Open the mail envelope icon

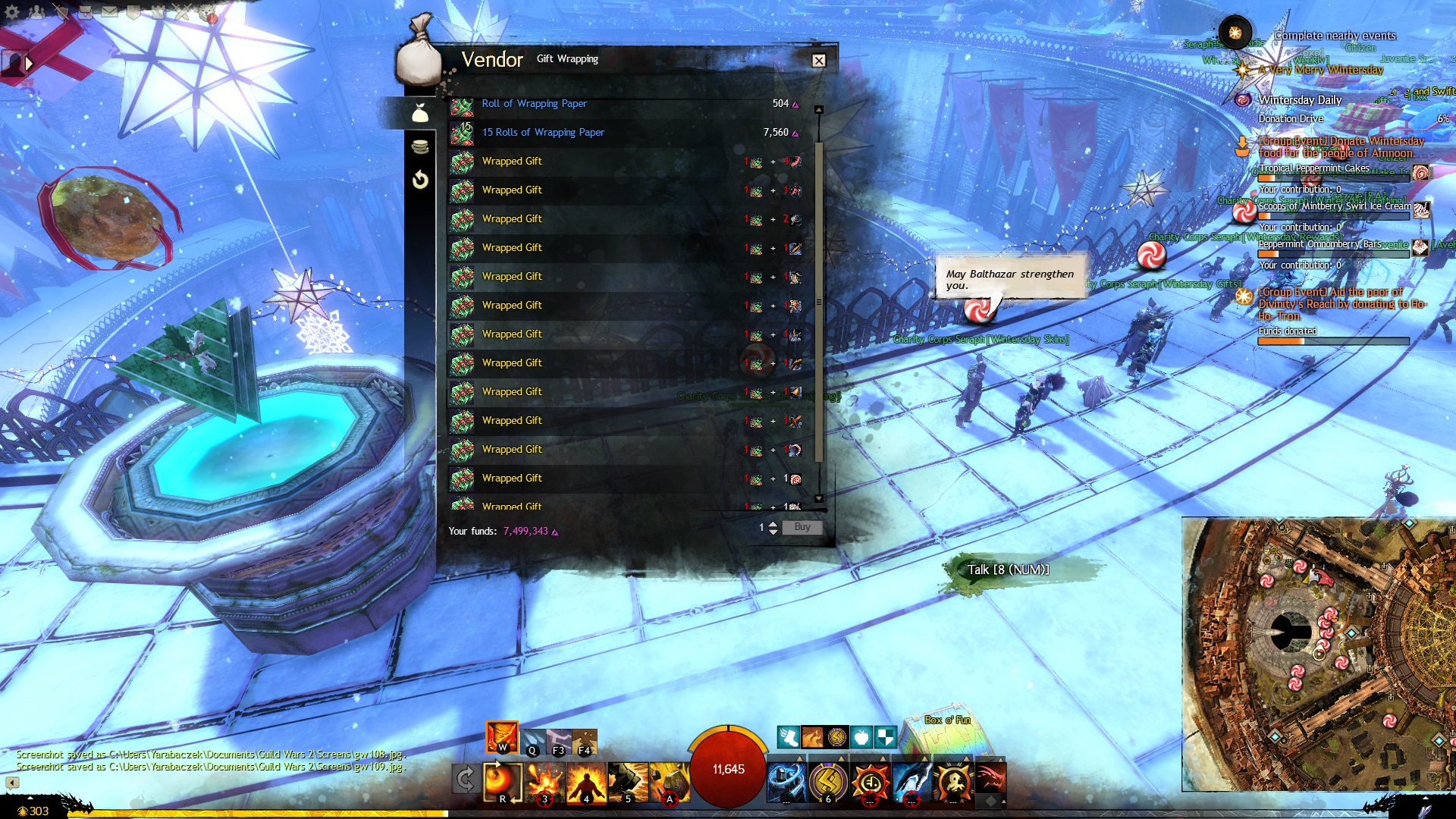109,11
